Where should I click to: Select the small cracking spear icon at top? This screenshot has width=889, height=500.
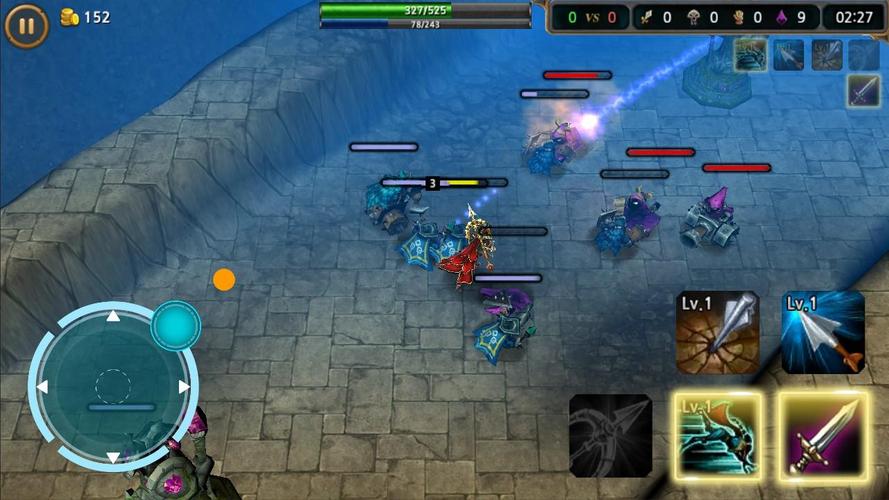[826, 55]
